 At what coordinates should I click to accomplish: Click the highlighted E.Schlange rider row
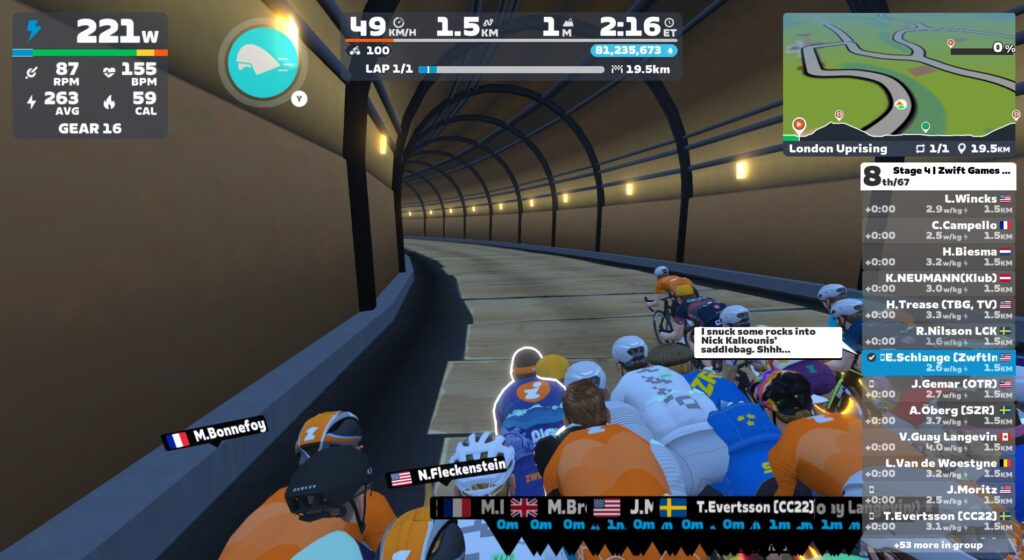click(937, 362)
